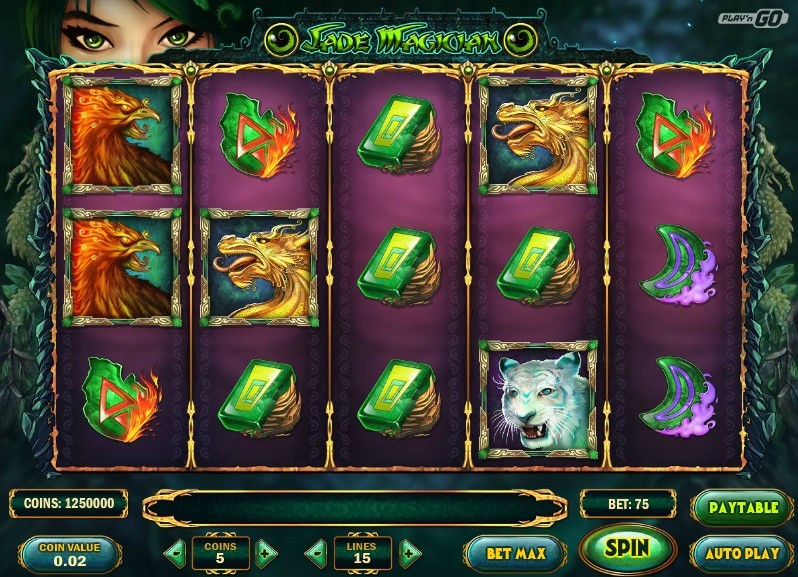Spin the reels with the SPIN button
Screen dimensions: 798x577
627,548
